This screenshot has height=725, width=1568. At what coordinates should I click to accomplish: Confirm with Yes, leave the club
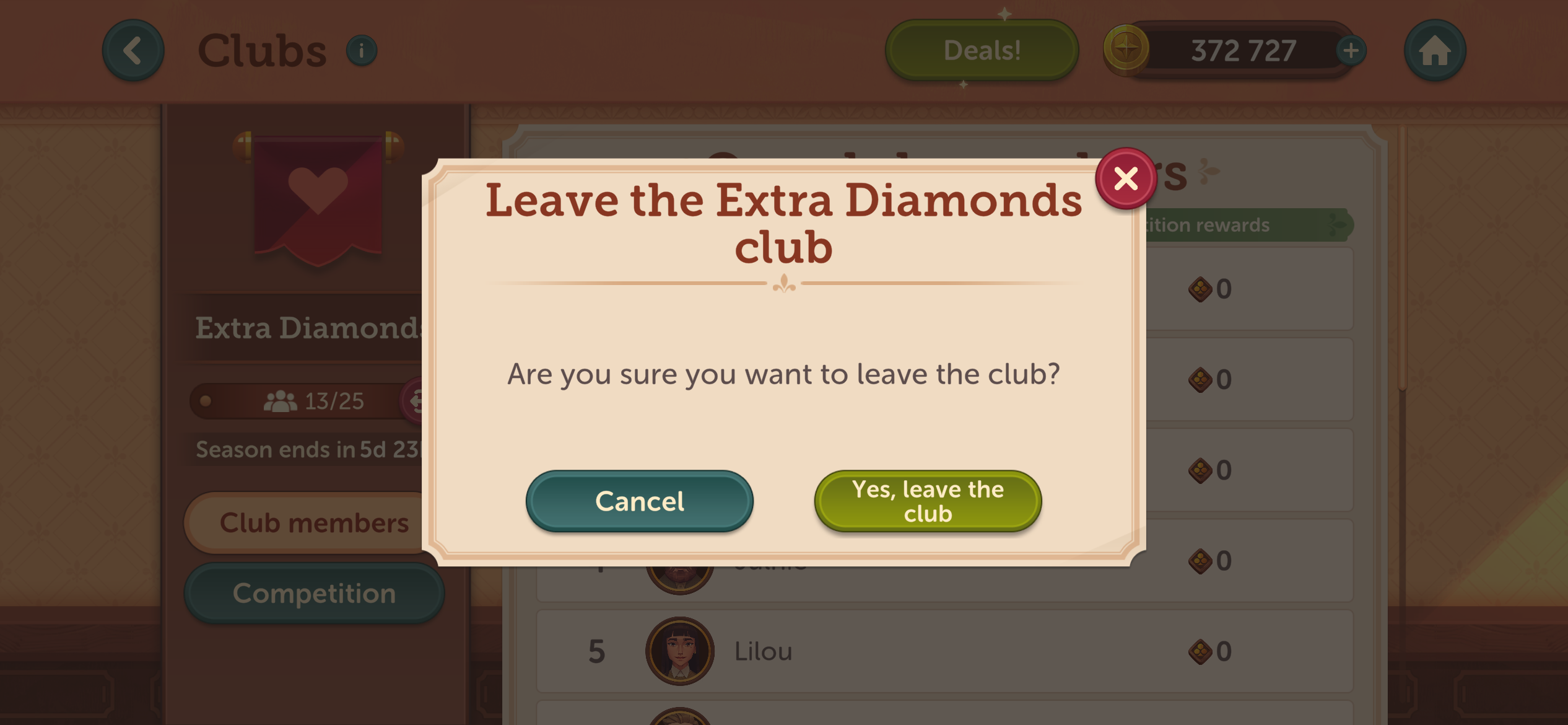click(926, 500)
